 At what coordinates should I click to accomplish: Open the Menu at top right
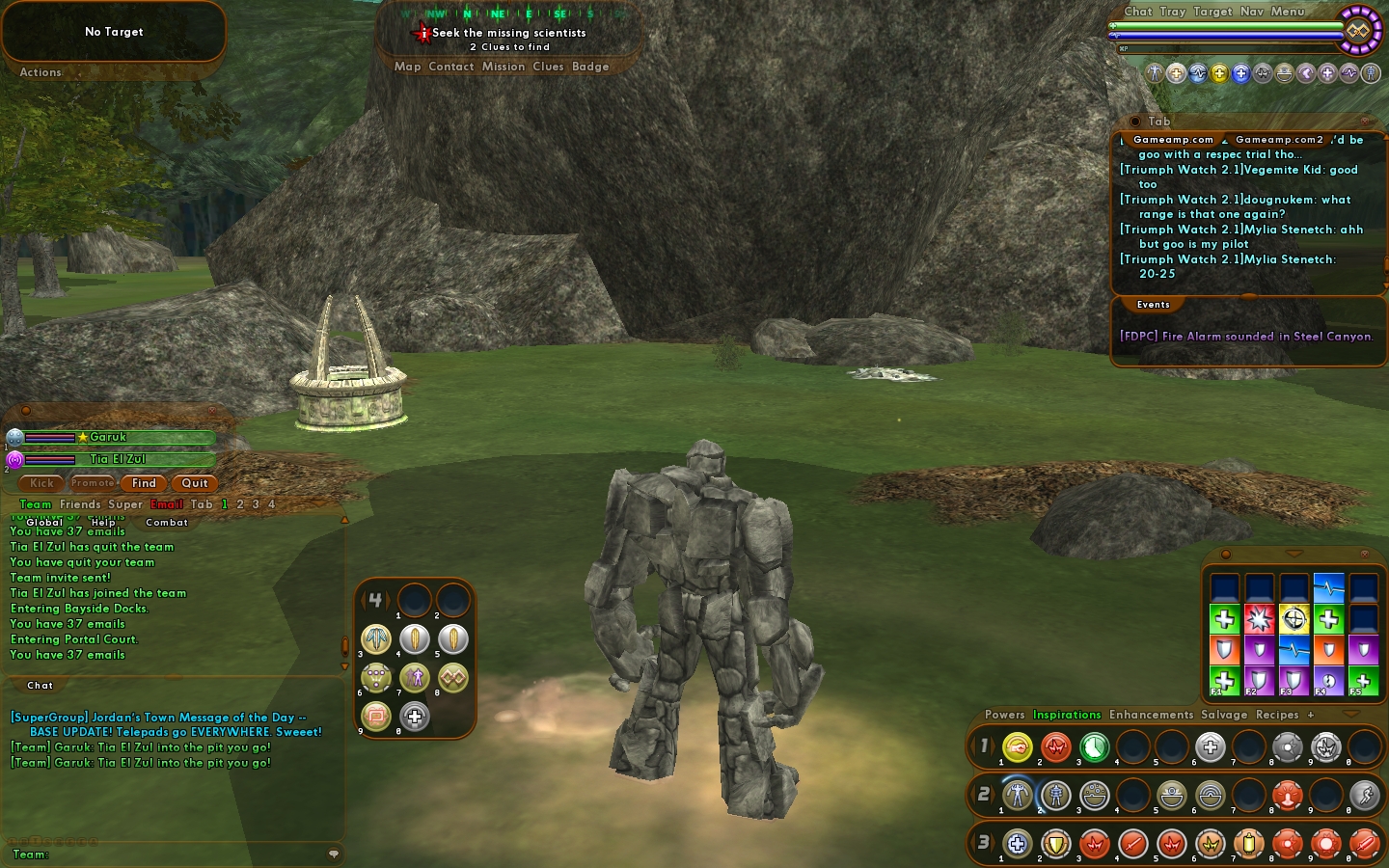(x=1288, y=12)
